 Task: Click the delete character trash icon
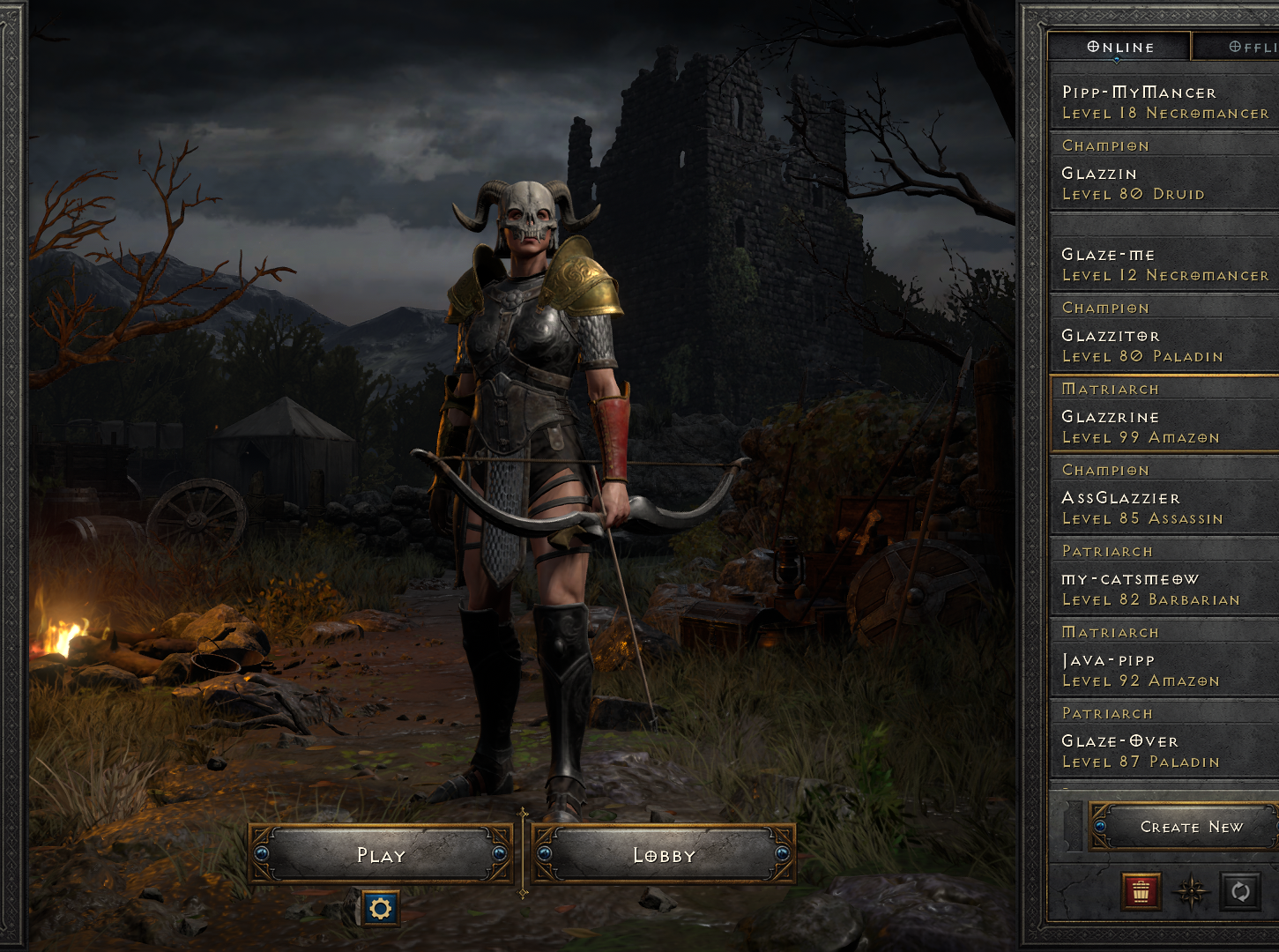coord(1141,892)
